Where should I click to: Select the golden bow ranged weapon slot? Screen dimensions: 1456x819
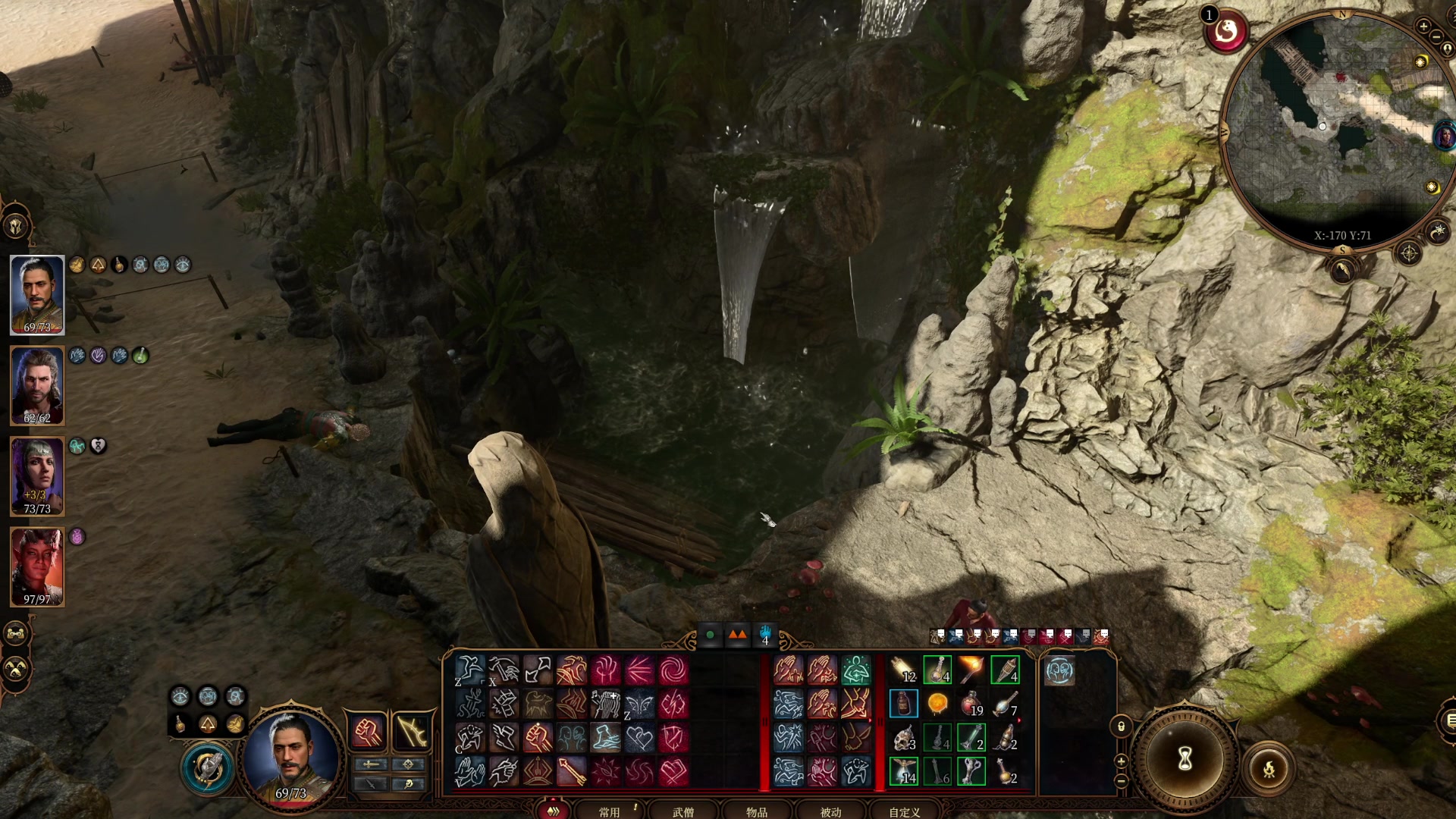[x=411, y=732]
